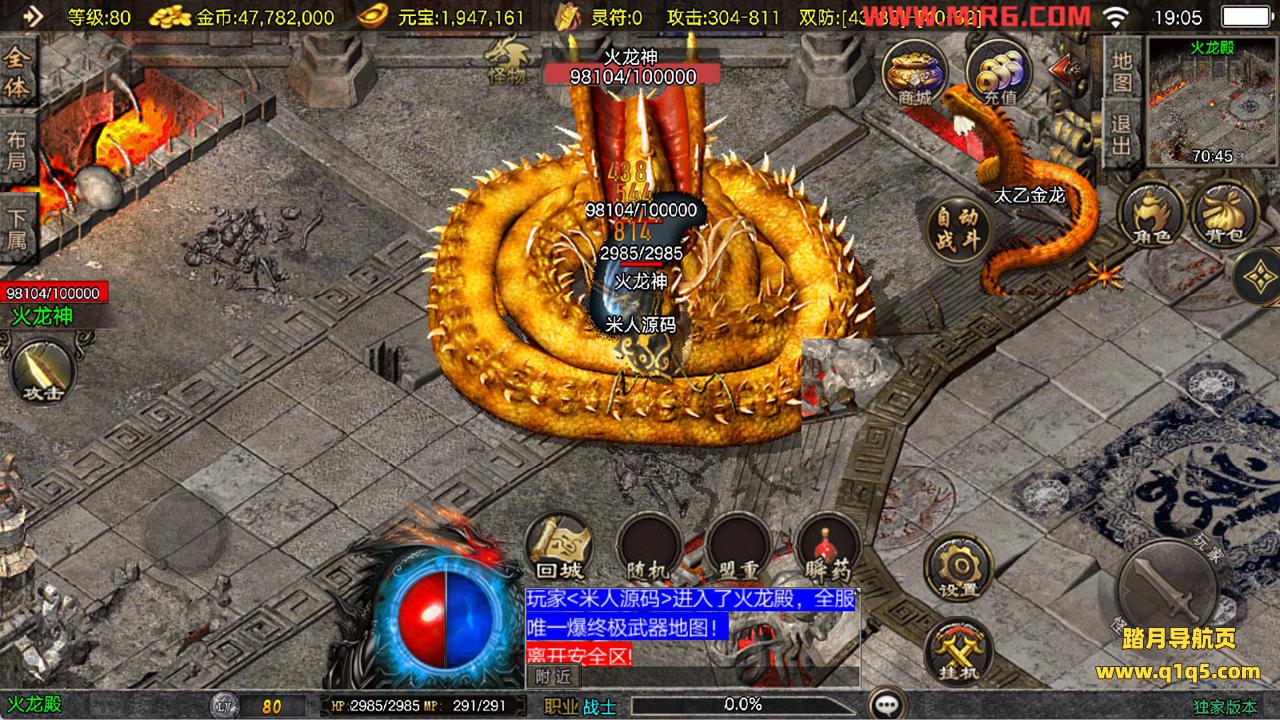Image resolution: width=1280 pixels, height=720 pixels.
Task: Open the 背包 bag inventory
Action: [x=1224, y=213]
